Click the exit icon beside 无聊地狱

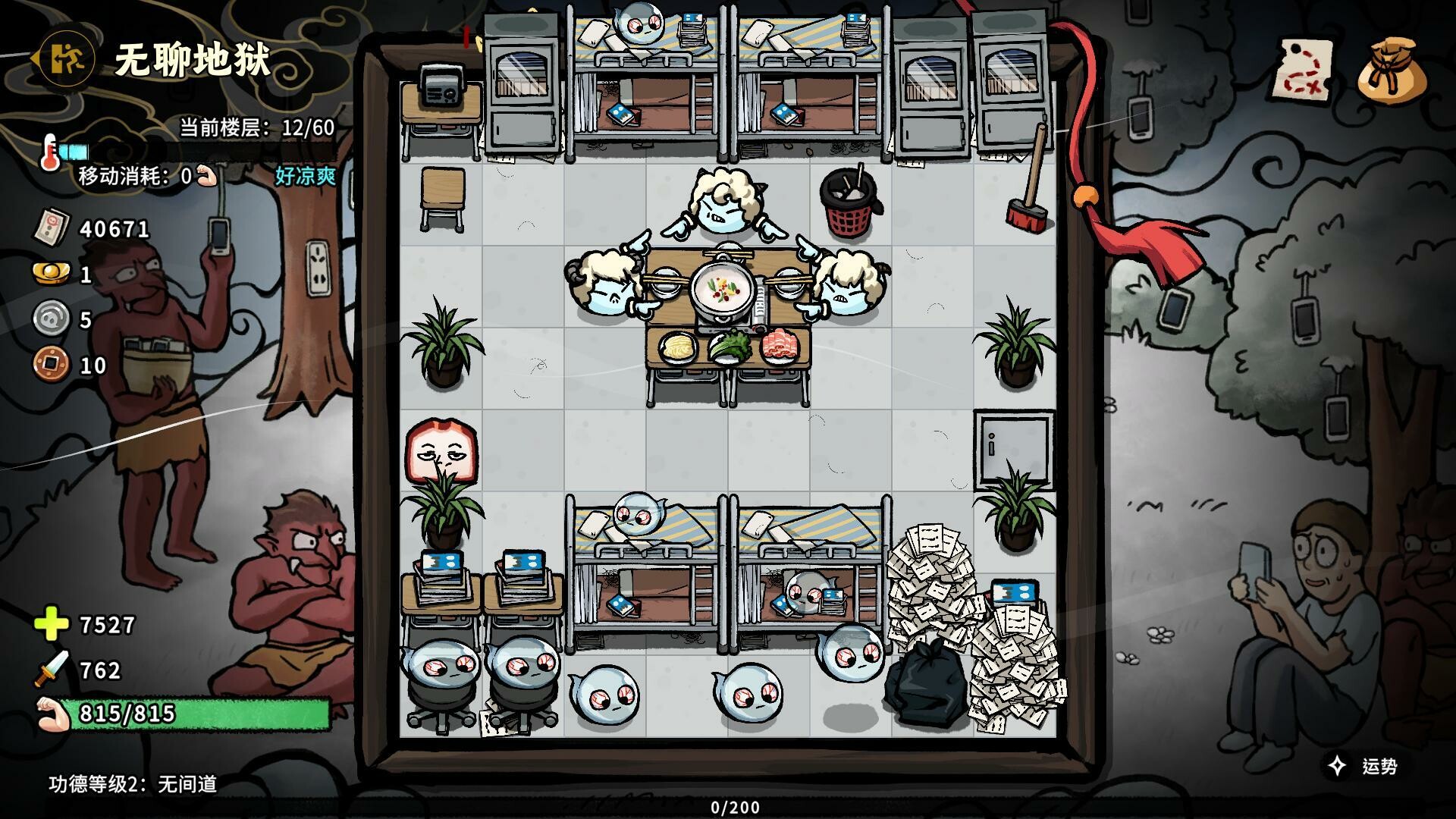coord(67,58)
